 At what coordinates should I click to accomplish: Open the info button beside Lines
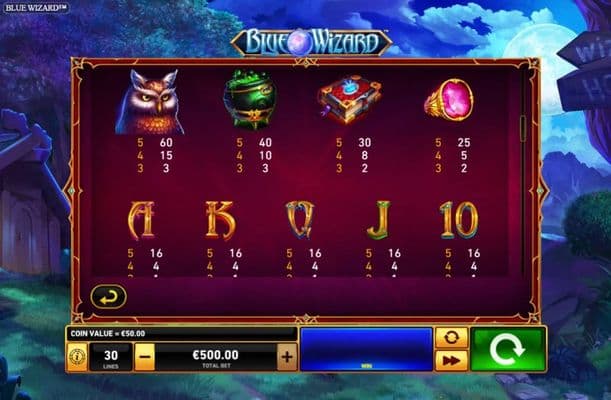click(x=77, y=356)
